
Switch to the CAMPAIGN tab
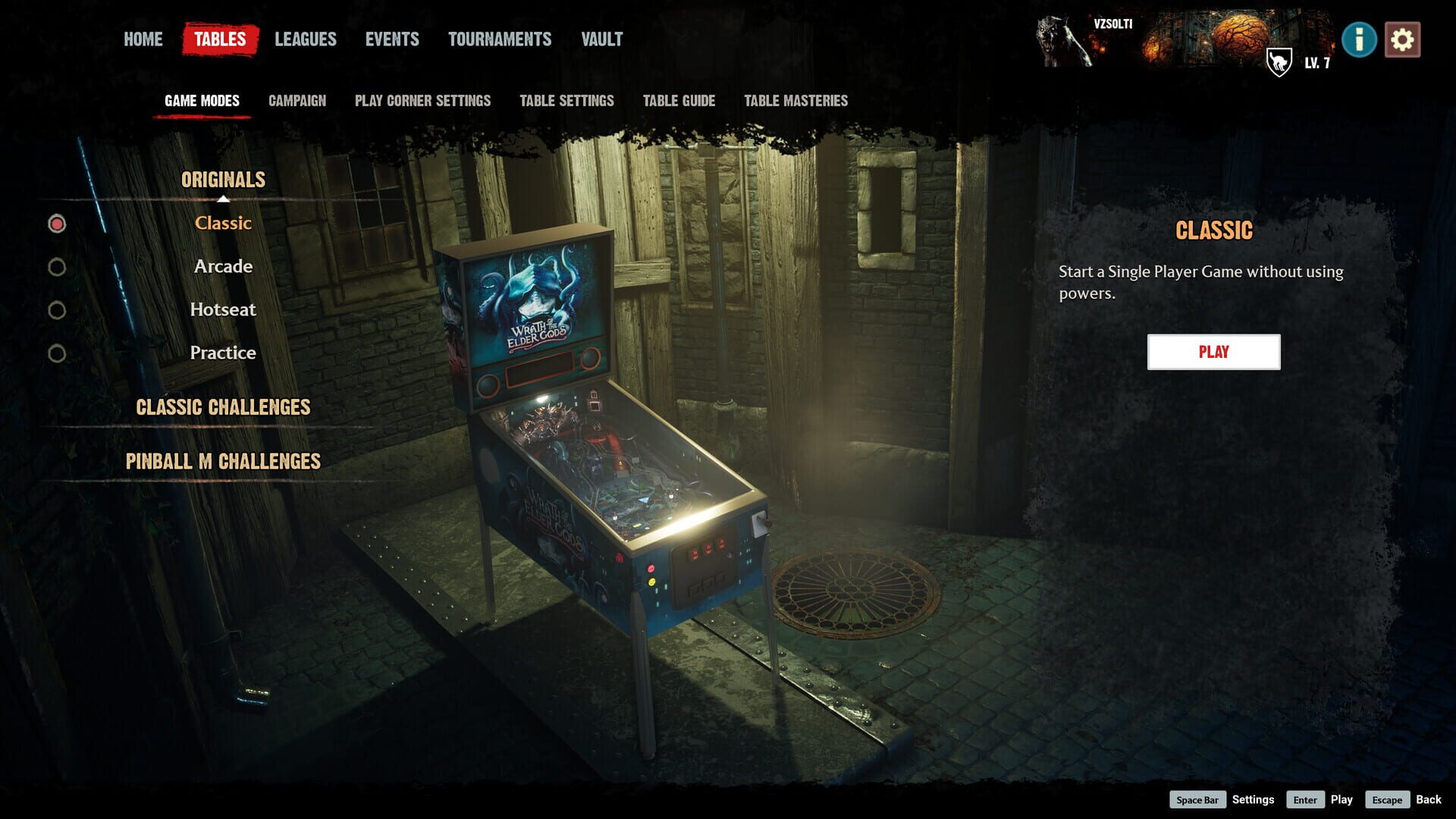coord(297,99)
